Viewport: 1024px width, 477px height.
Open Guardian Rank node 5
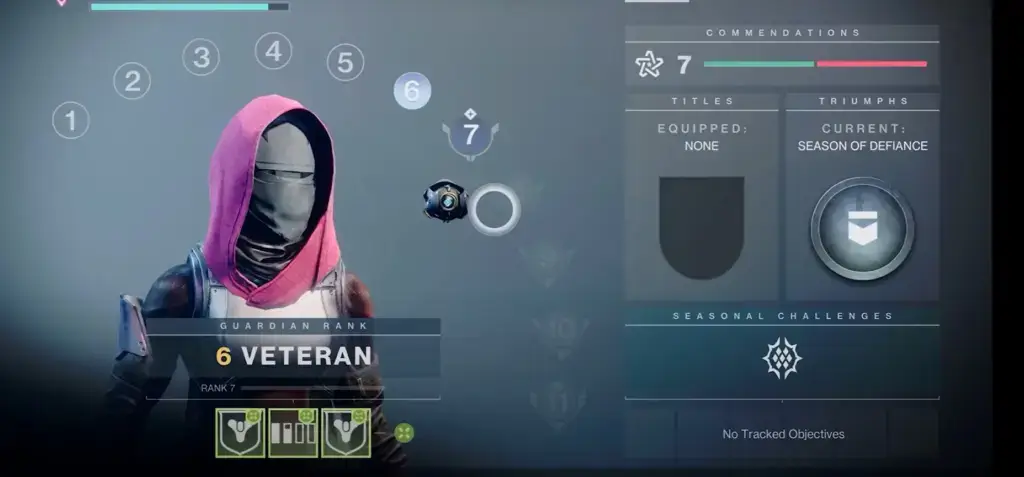coord(345,63)
